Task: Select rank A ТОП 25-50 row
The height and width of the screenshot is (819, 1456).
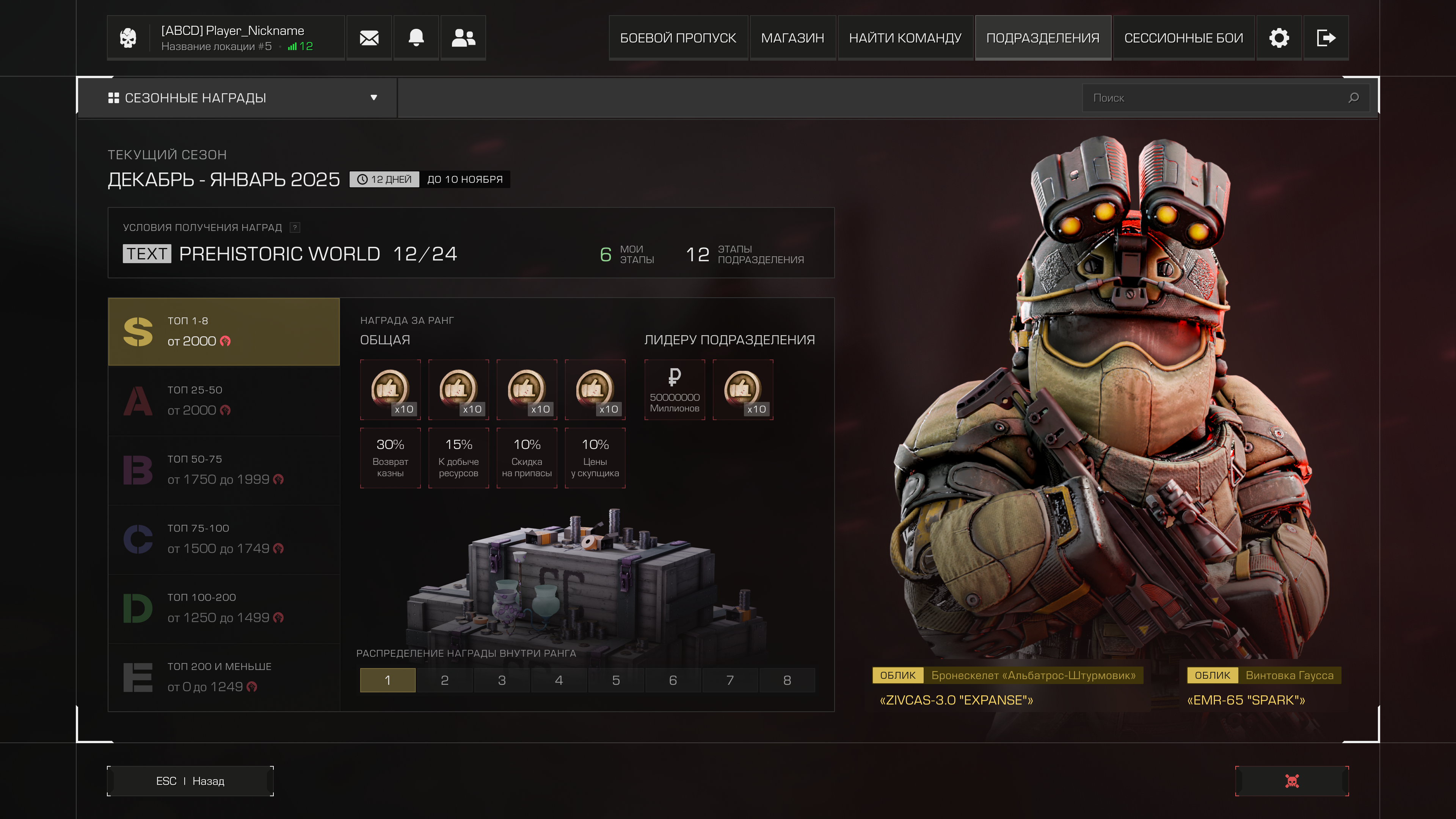Action: point(224,401)
